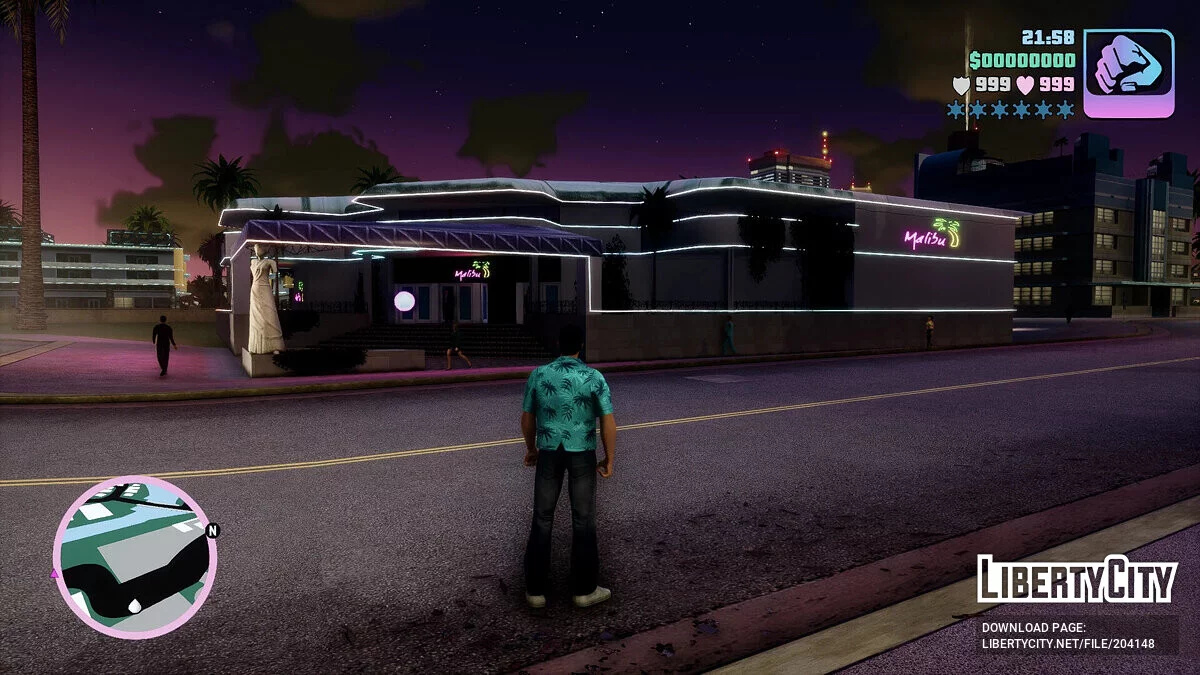
Task: Open the LibertyCity watermark logo
Action: point(1077,579)
